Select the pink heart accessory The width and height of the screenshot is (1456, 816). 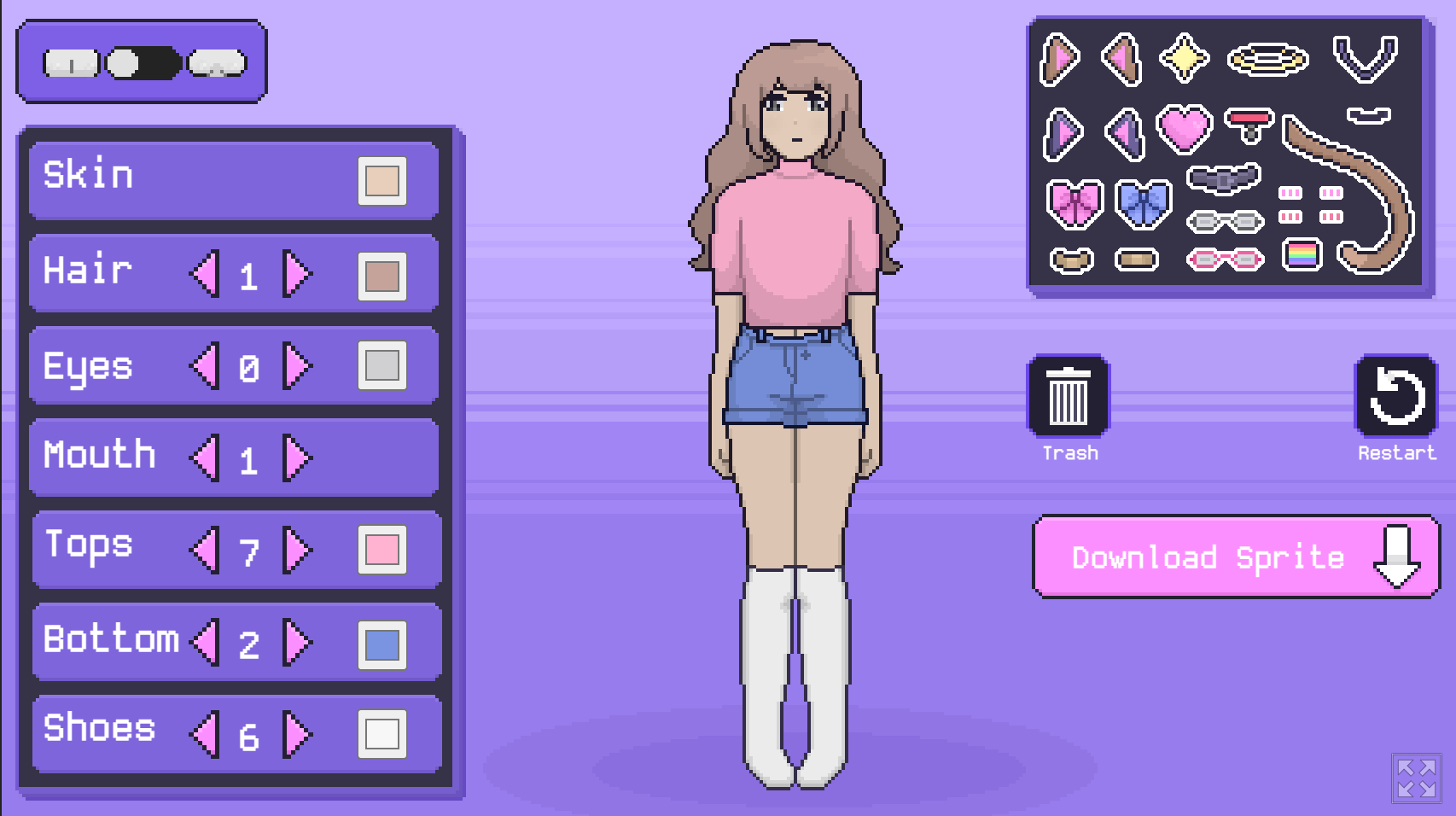[x=1185, y=128]
